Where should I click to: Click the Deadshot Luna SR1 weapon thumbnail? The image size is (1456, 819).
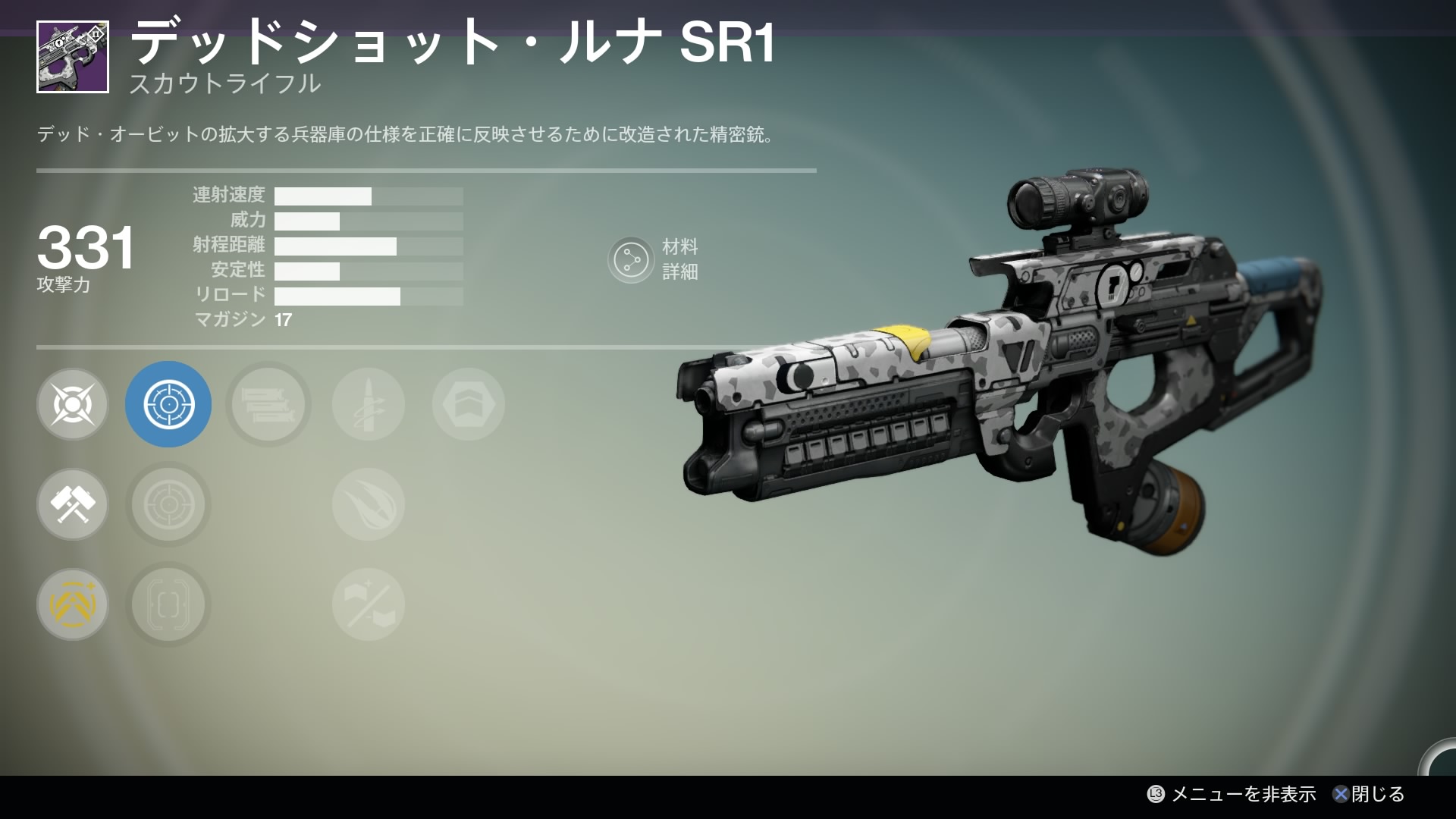pos(73,57)
